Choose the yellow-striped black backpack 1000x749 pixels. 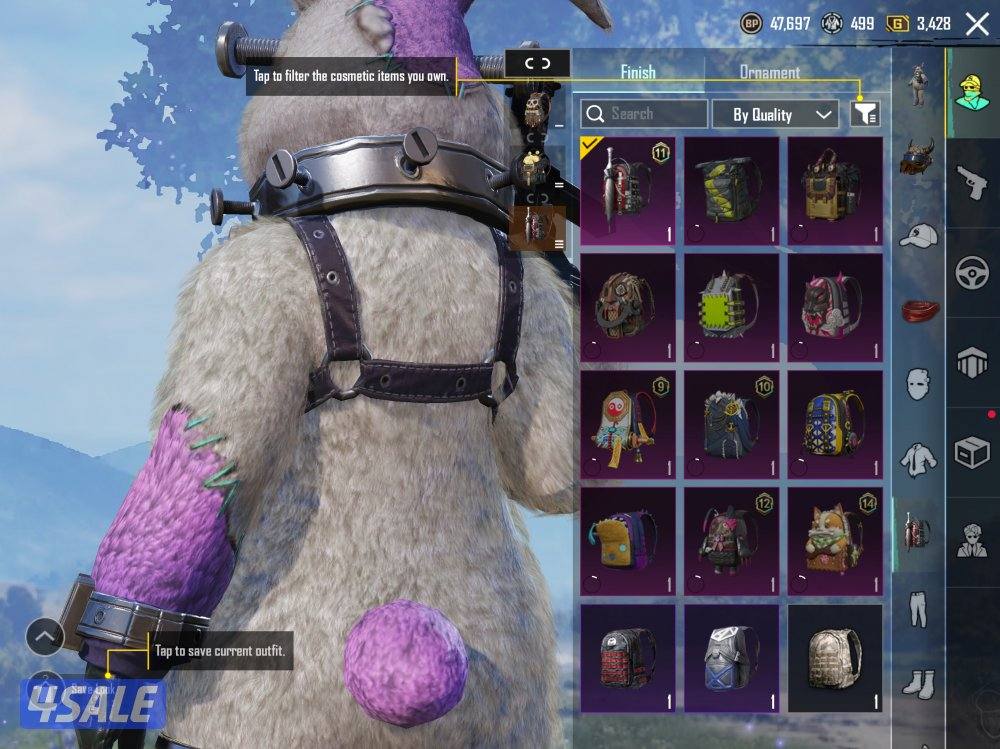pyautogui.click(x=731, y=190)
